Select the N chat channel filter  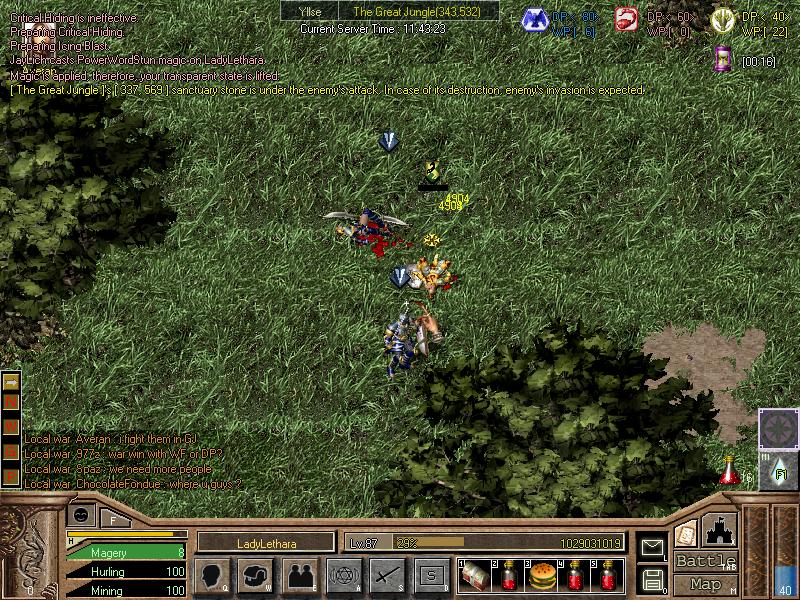tap(11, 404)
